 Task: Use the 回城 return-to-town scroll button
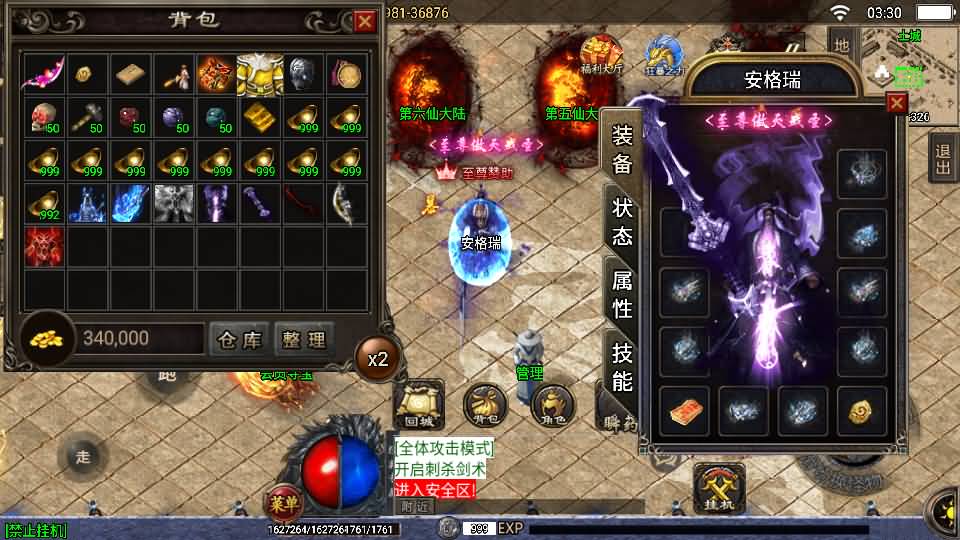coord(420,405)
